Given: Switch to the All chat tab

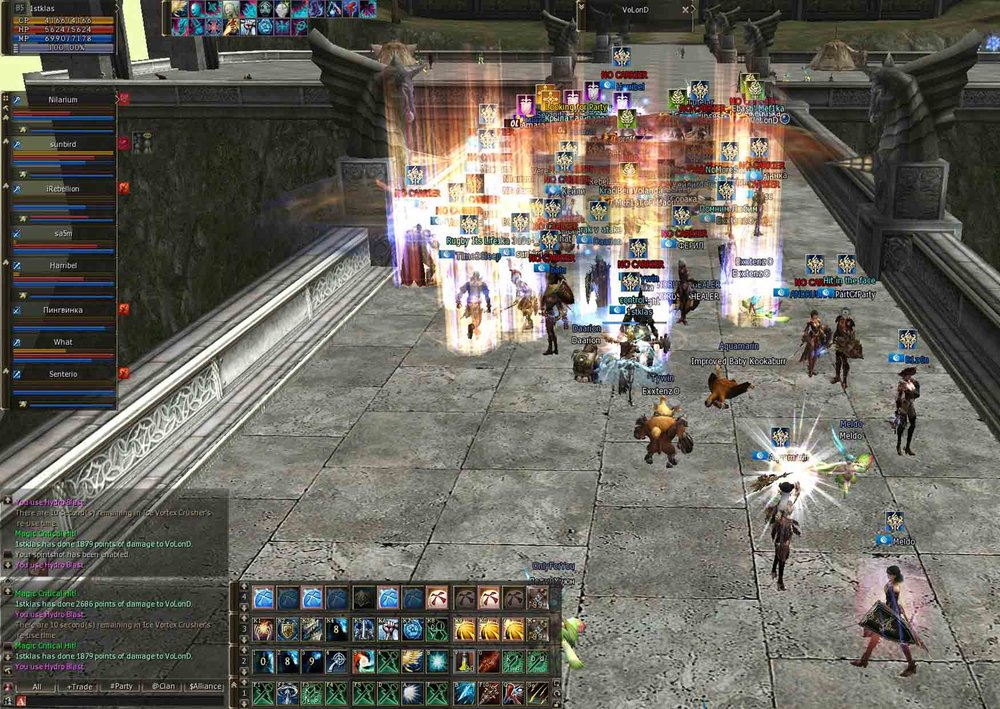Looking at the screenshot, I should click(36, 687).
